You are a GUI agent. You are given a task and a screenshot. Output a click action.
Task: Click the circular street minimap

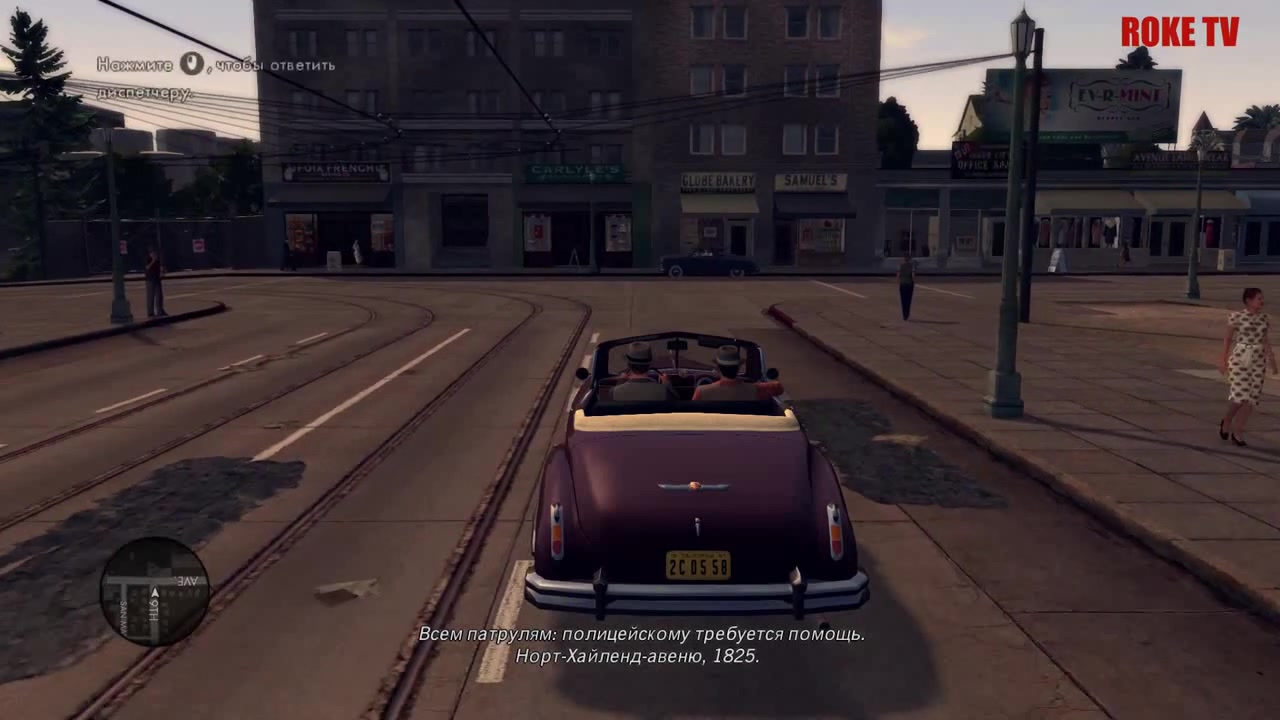click(155, 591)
